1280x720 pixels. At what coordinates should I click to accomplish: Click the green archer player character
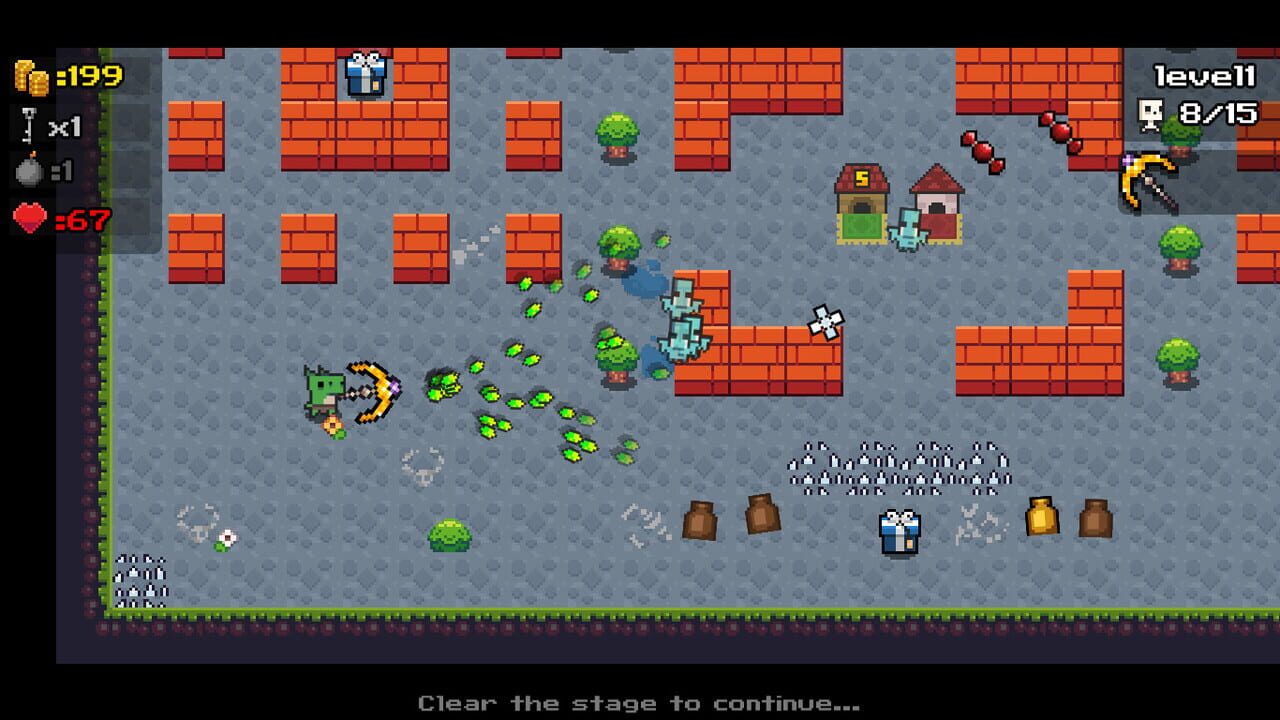[x=325, y=395]
